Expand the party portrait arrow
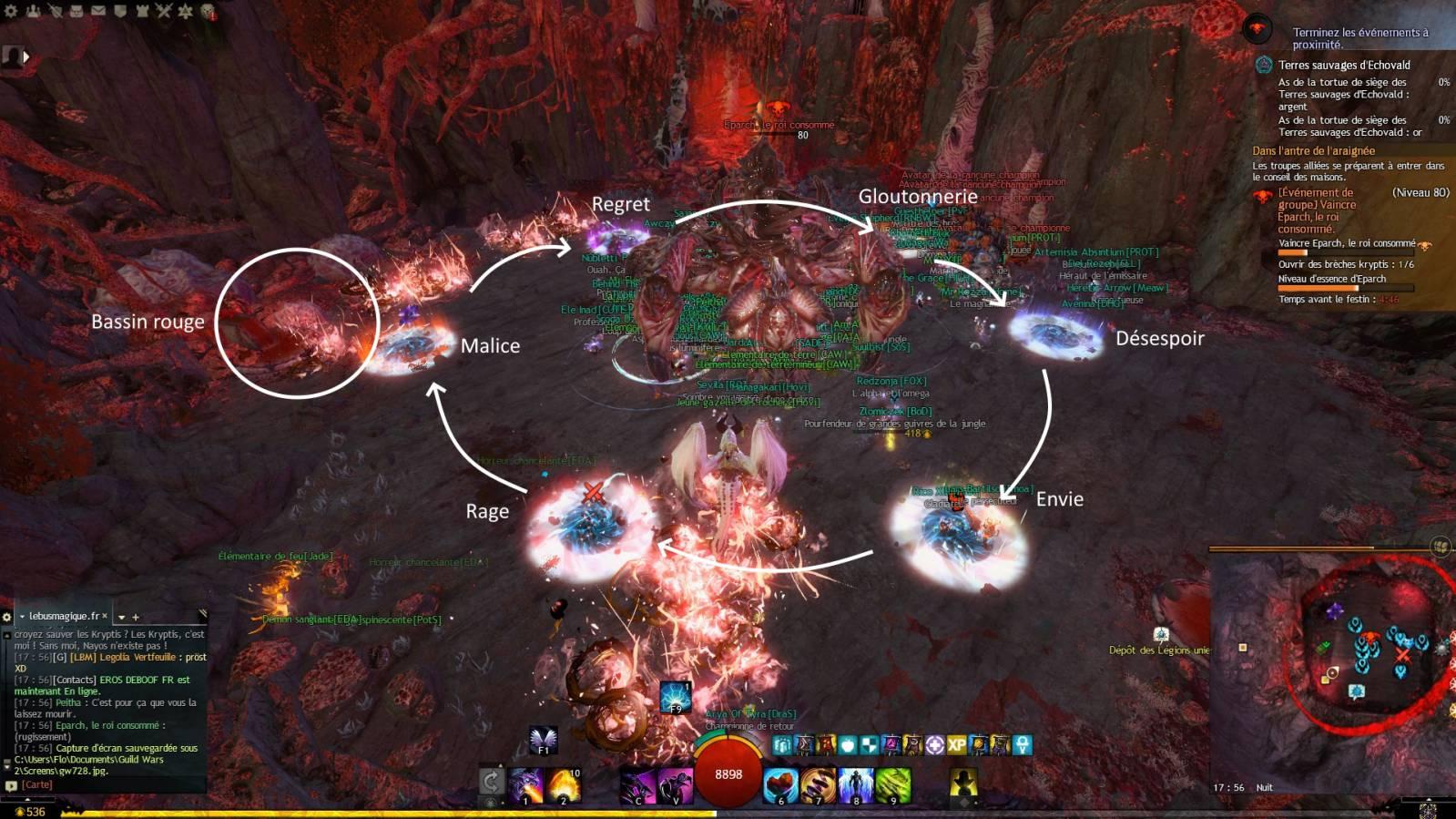The height and width of the screenshot is (819, 1456). 25,56
